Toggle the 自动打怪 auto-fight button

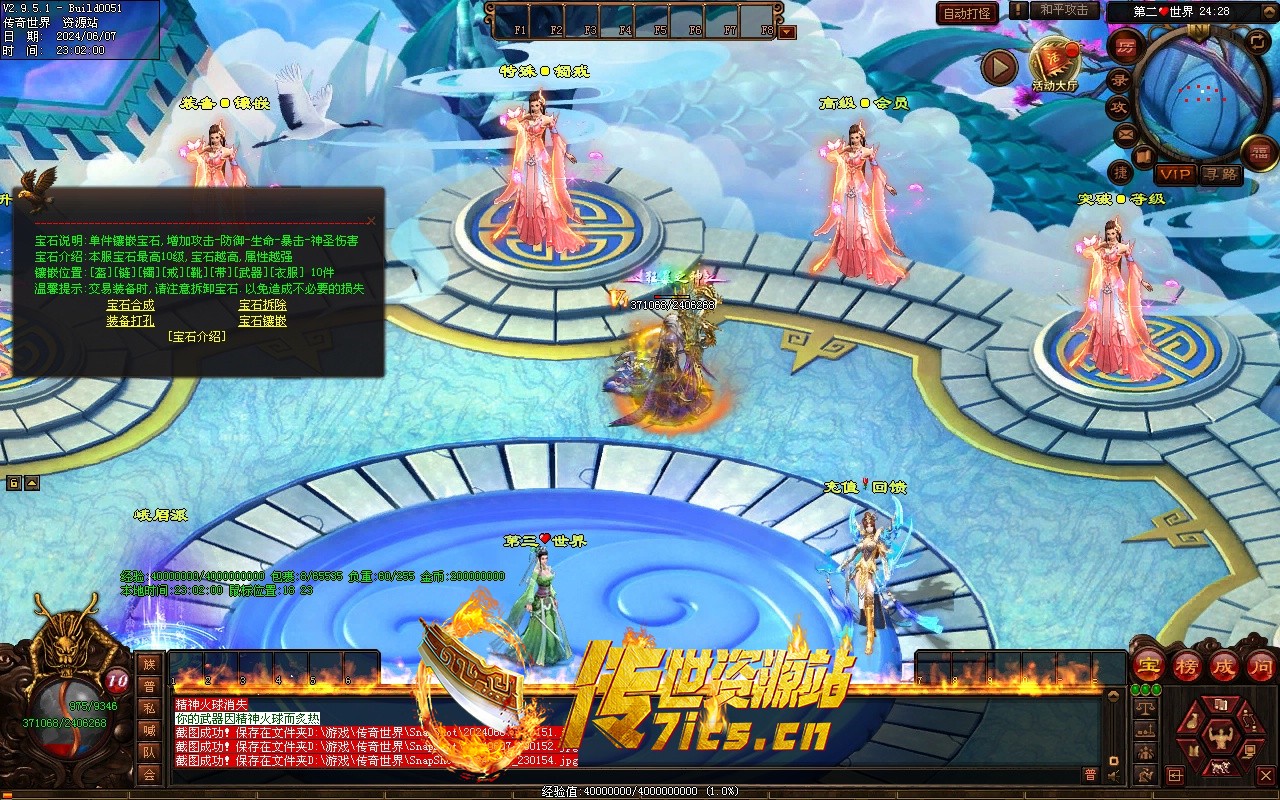[x=967, y=13]
